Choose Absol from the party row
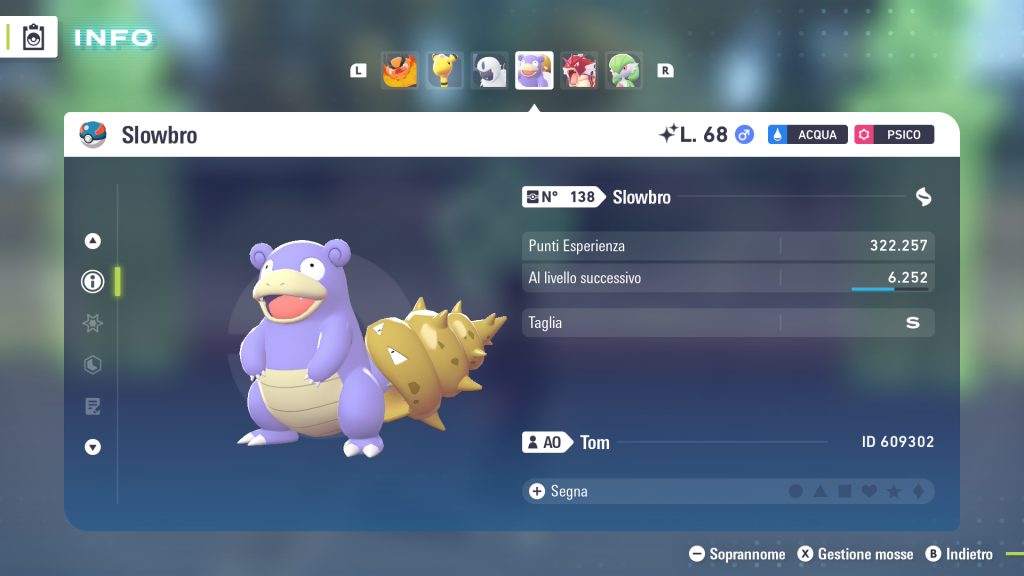The image size is (1024, 576). [489, 71]
